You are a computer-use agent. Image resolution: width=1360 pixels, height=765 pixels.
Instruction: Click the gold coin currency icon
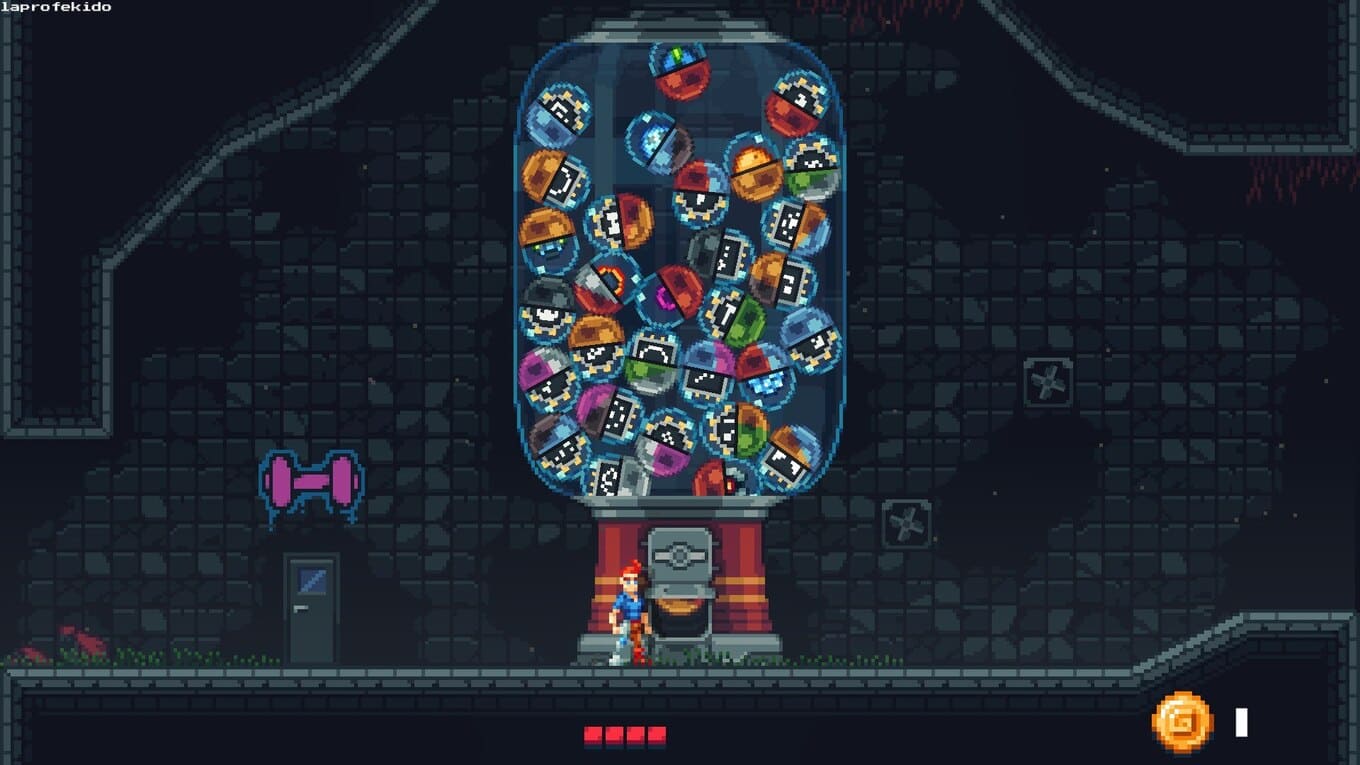click(x=1182, y=722)
